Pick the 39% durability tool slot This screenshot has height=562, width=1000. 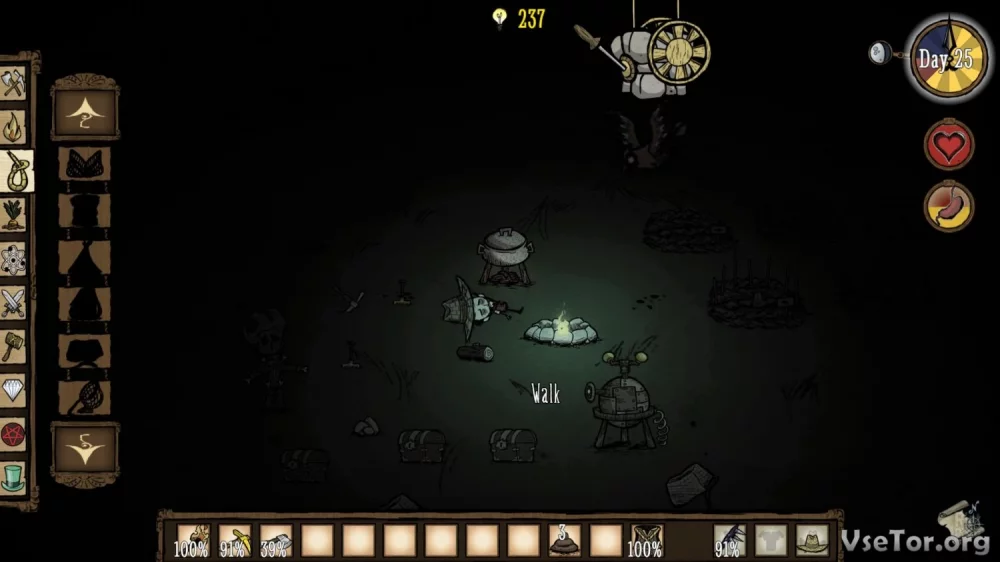click(x=275, y=541)
